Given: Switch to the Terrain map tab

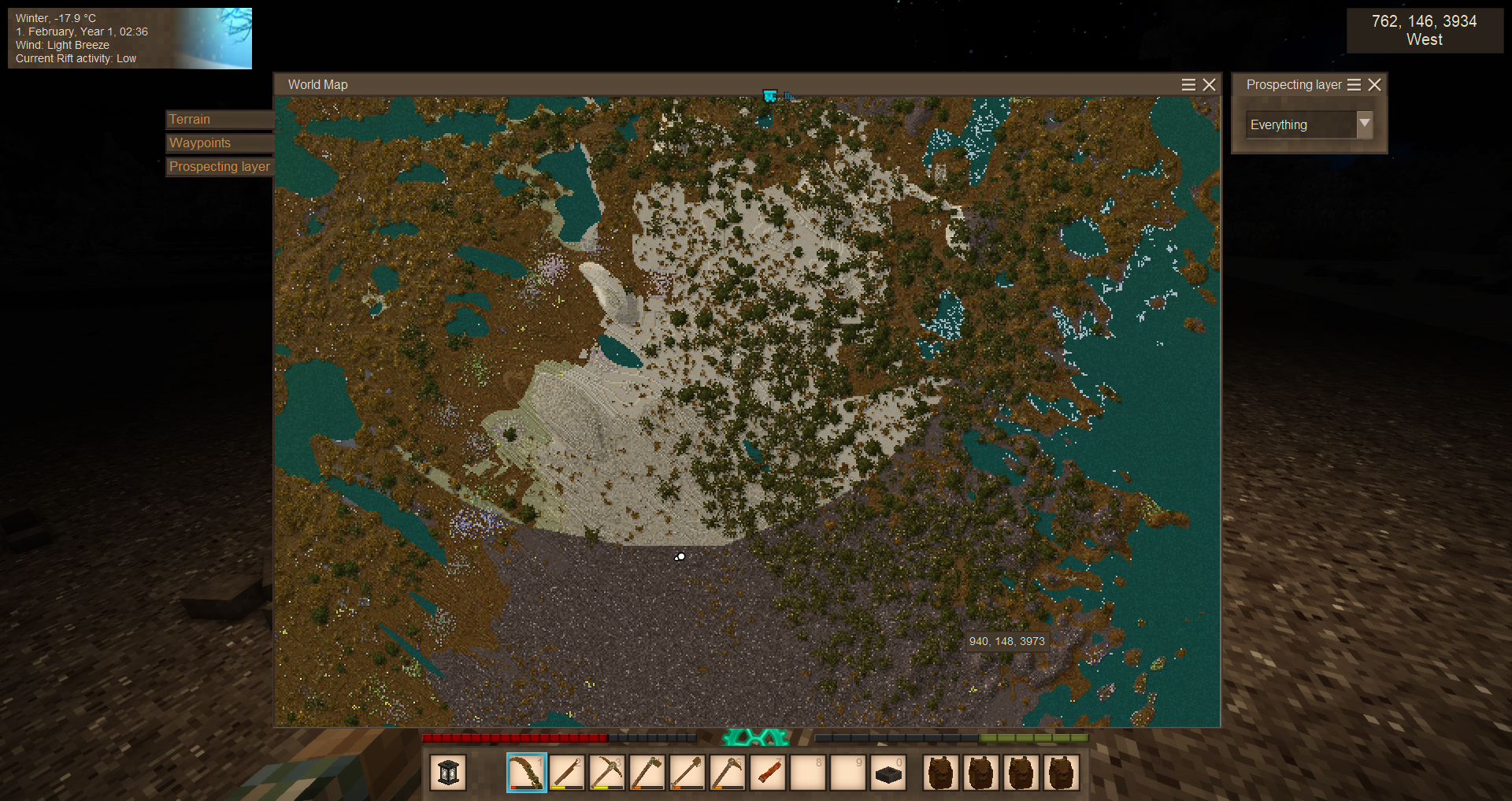Looking at the screenshot, I should (219, 120).
